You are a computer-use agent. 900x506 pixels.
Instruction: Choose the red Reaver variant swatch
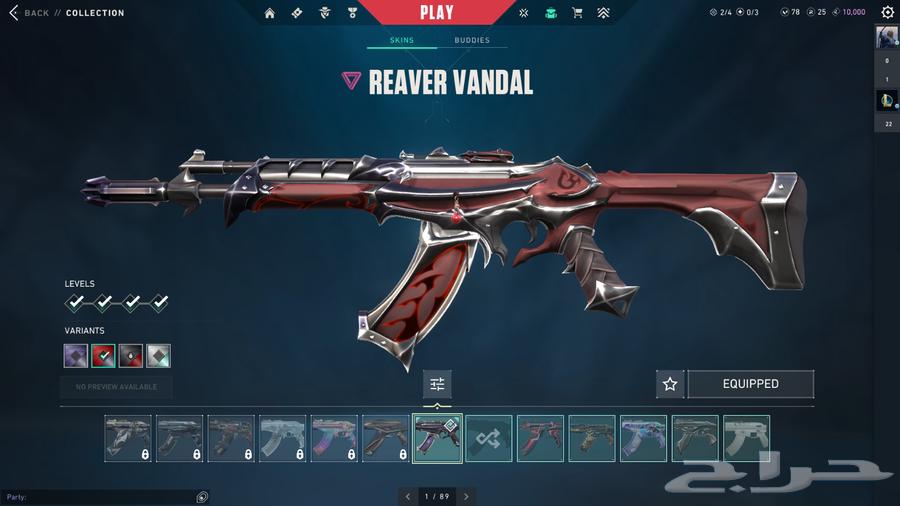(x=103, y=356)
